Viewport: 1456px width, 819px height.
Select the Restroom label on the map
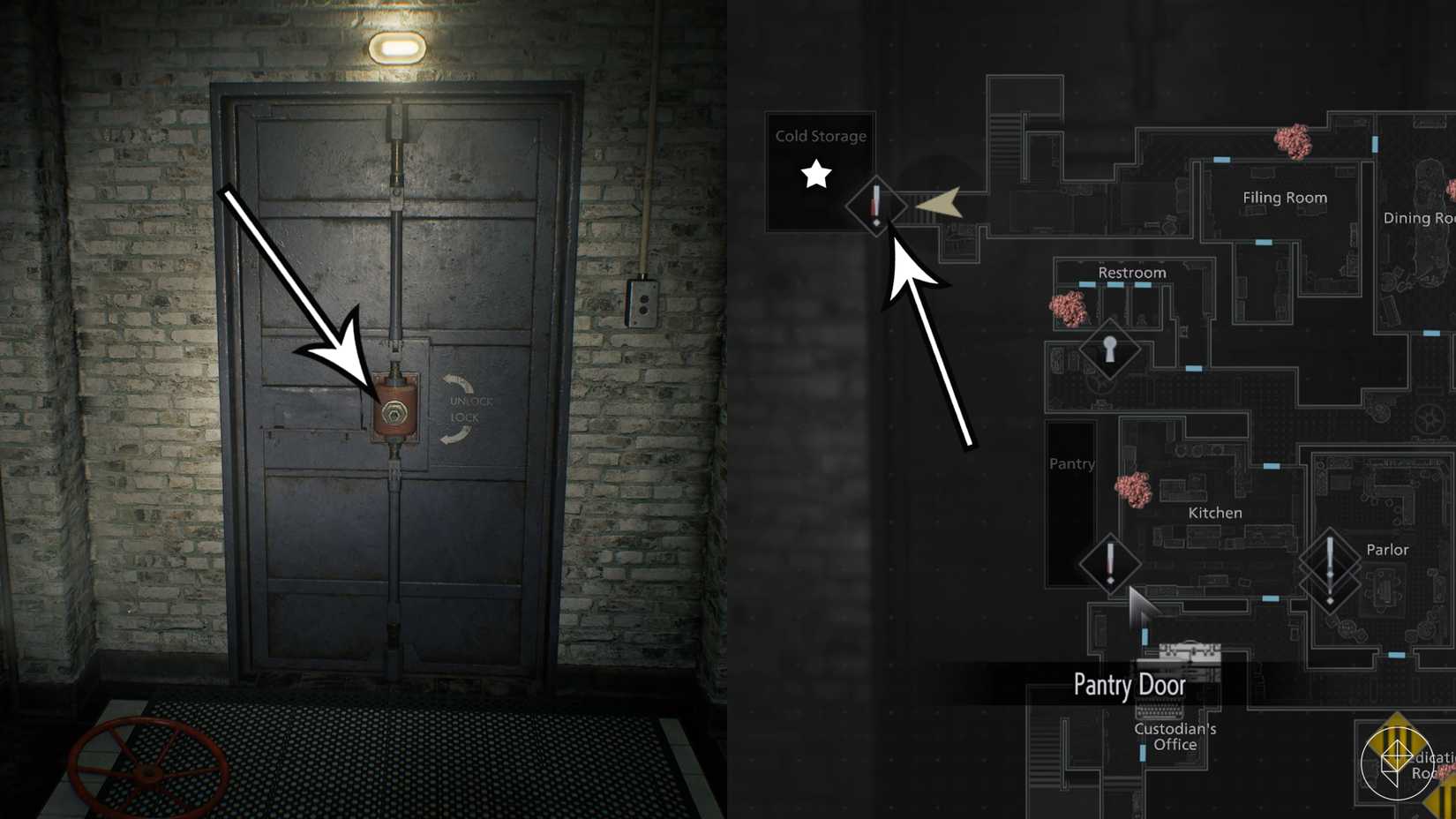[1131, 272]
